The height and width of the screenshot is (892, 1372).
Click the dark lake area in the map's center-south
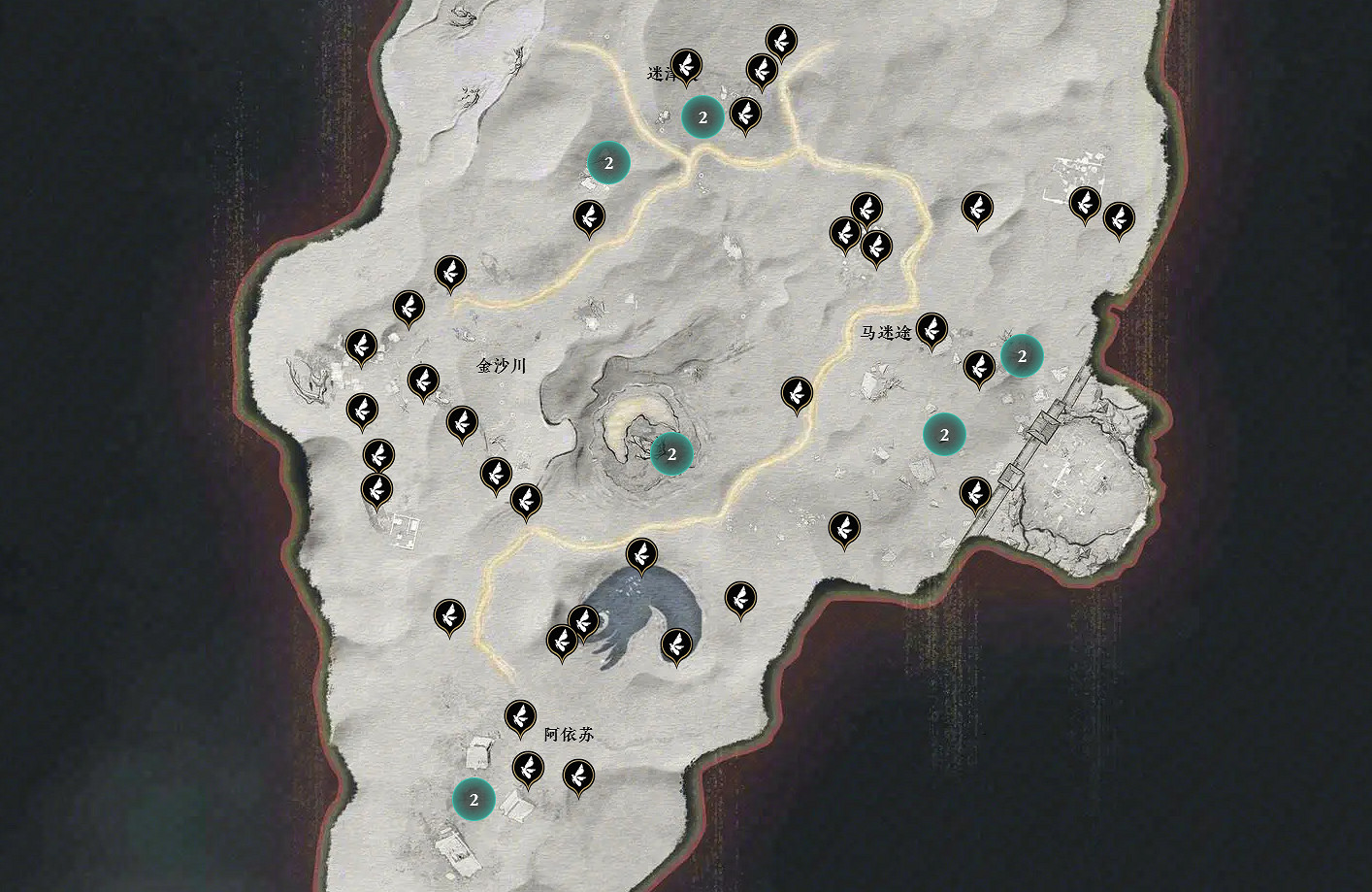(x=636, y=607)
